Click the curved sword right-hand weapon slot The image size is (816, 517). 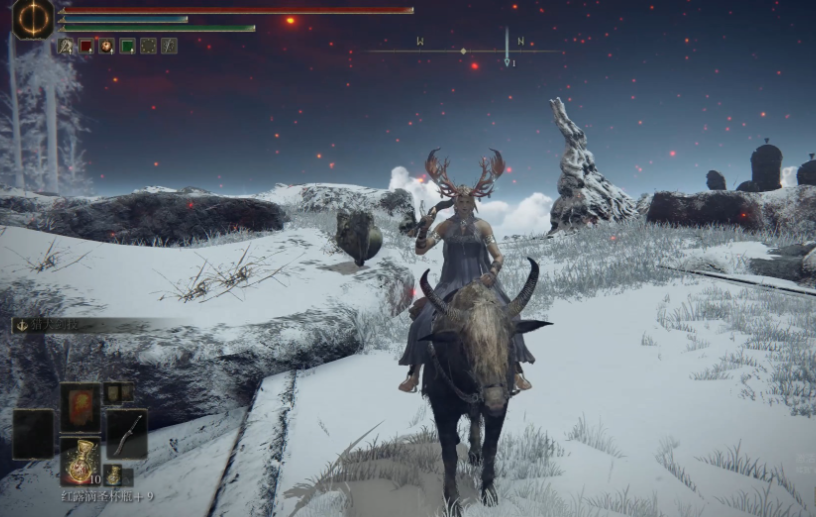[x=127, y=433]
